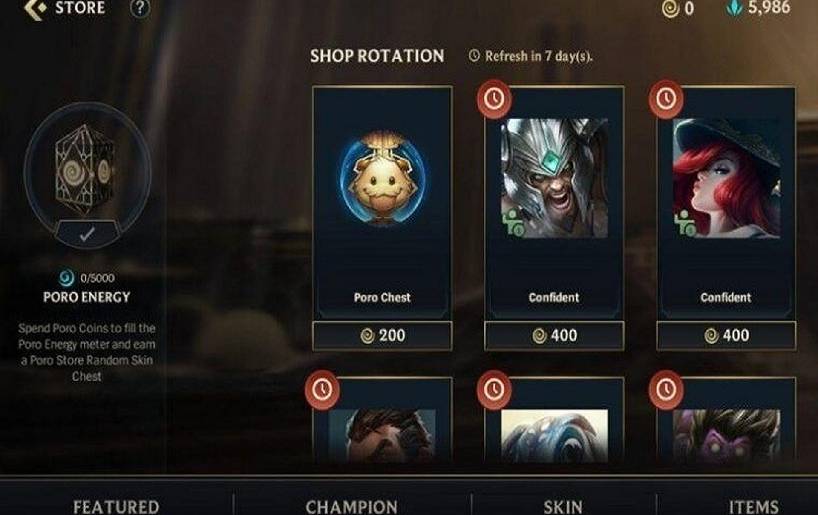Click the blue crystal currency icon

click(x=735, y=9)
